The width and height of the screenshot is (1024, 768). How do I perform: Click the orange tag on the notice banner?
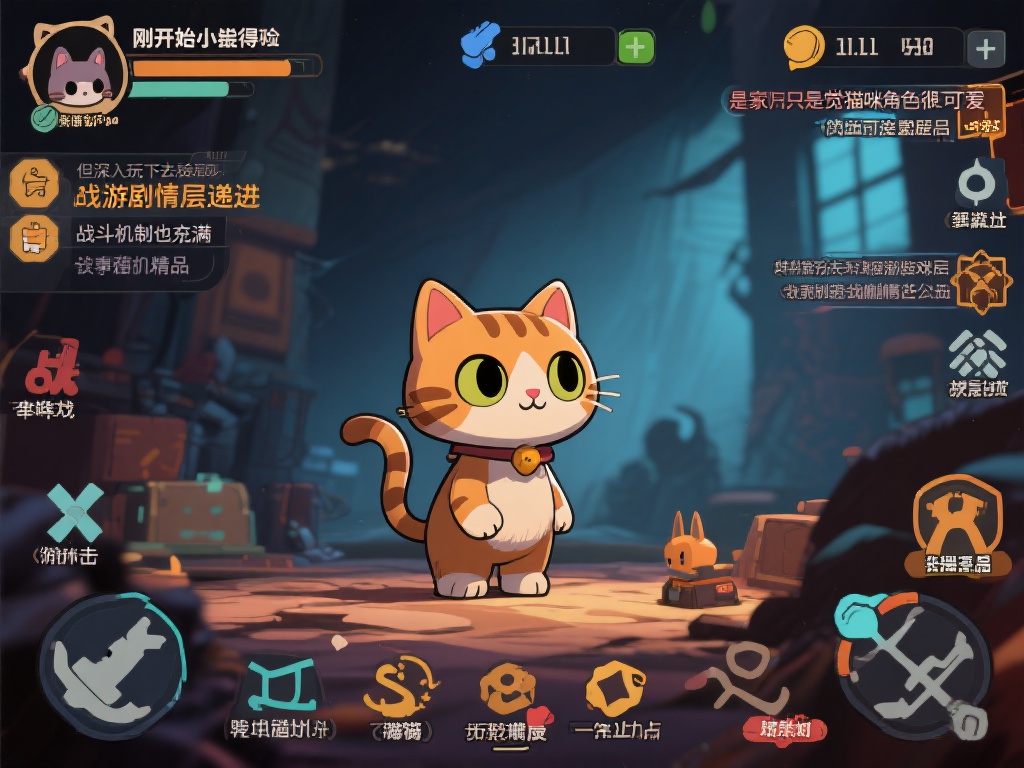(979, 125)
